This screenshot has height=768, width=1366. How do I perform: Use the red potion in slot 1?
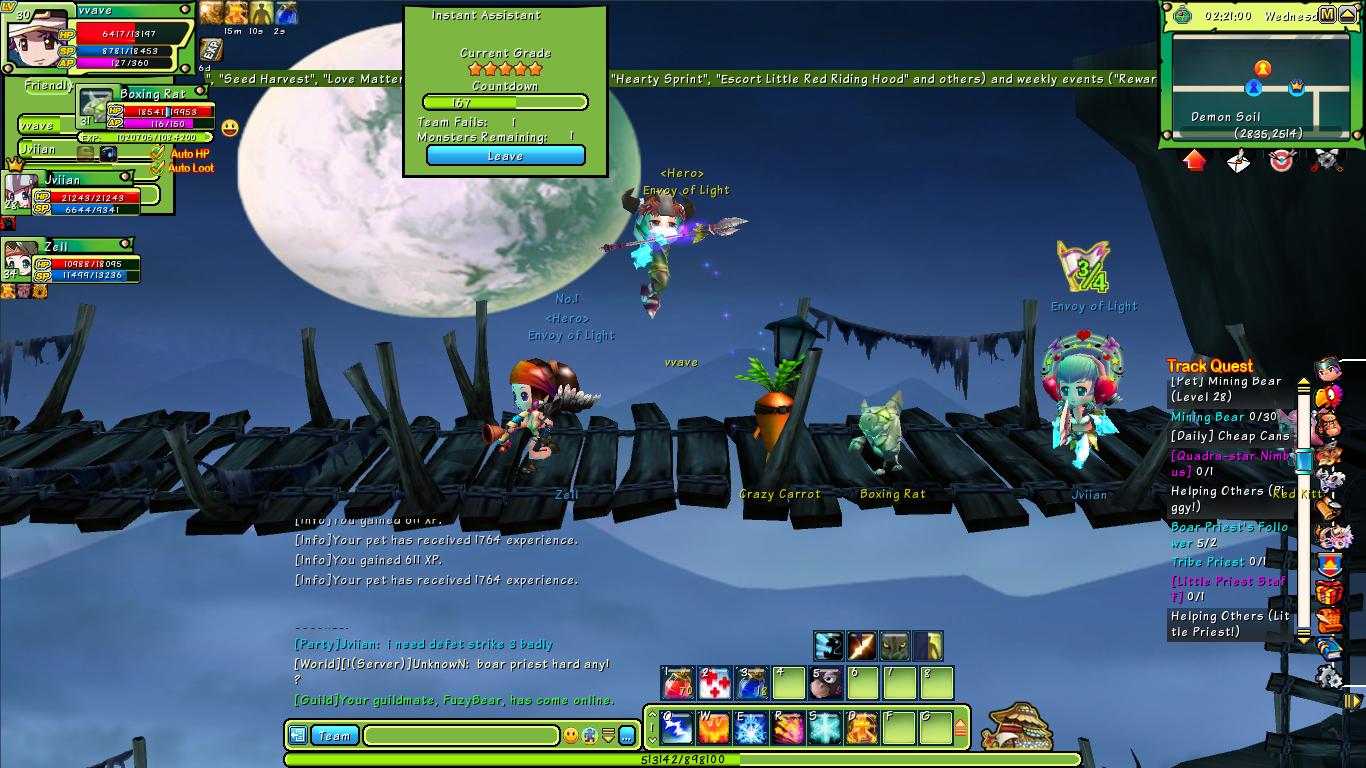pos(678,684)
